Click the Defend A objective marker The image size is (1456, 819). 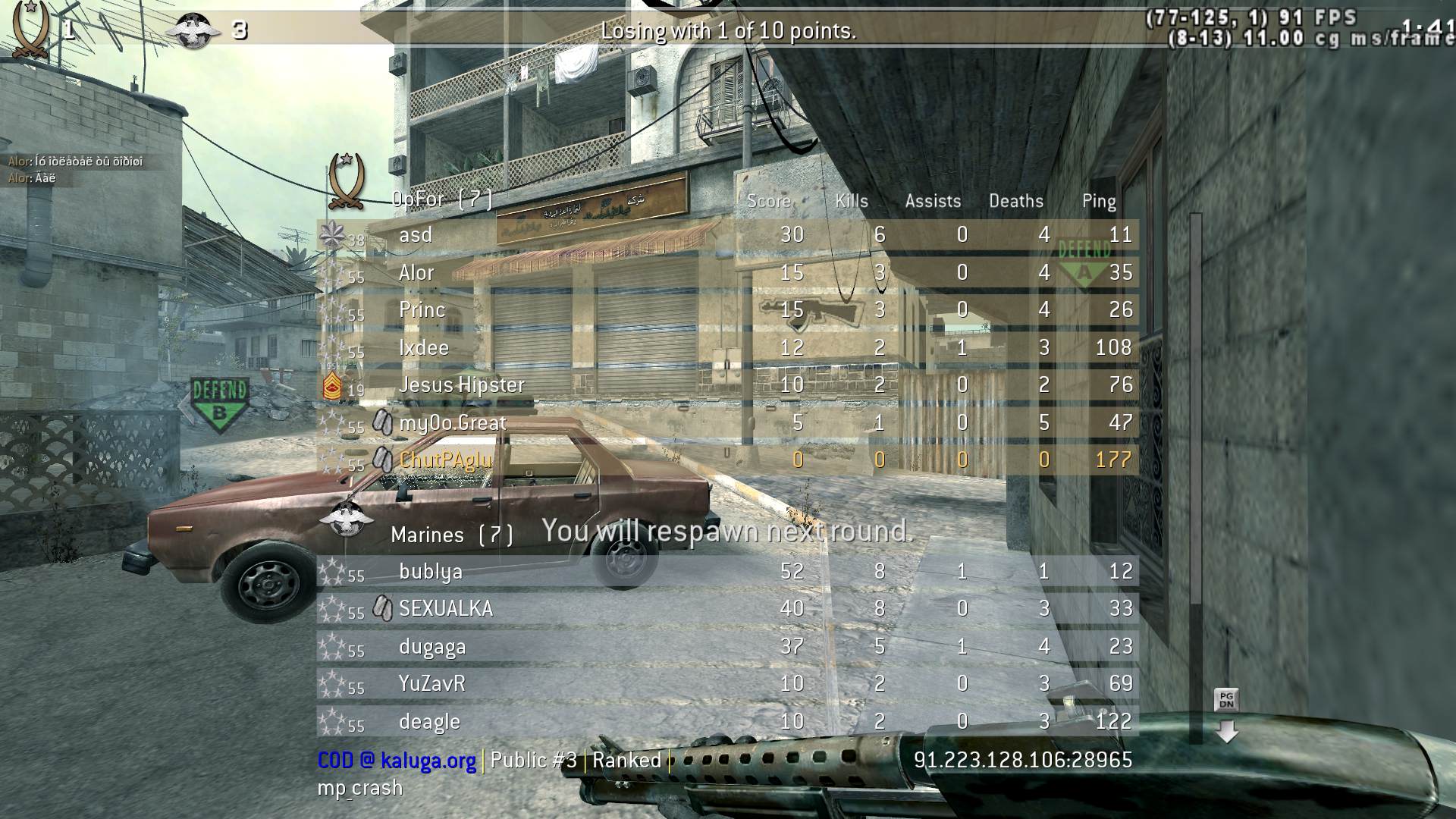tap(1084, 262)
